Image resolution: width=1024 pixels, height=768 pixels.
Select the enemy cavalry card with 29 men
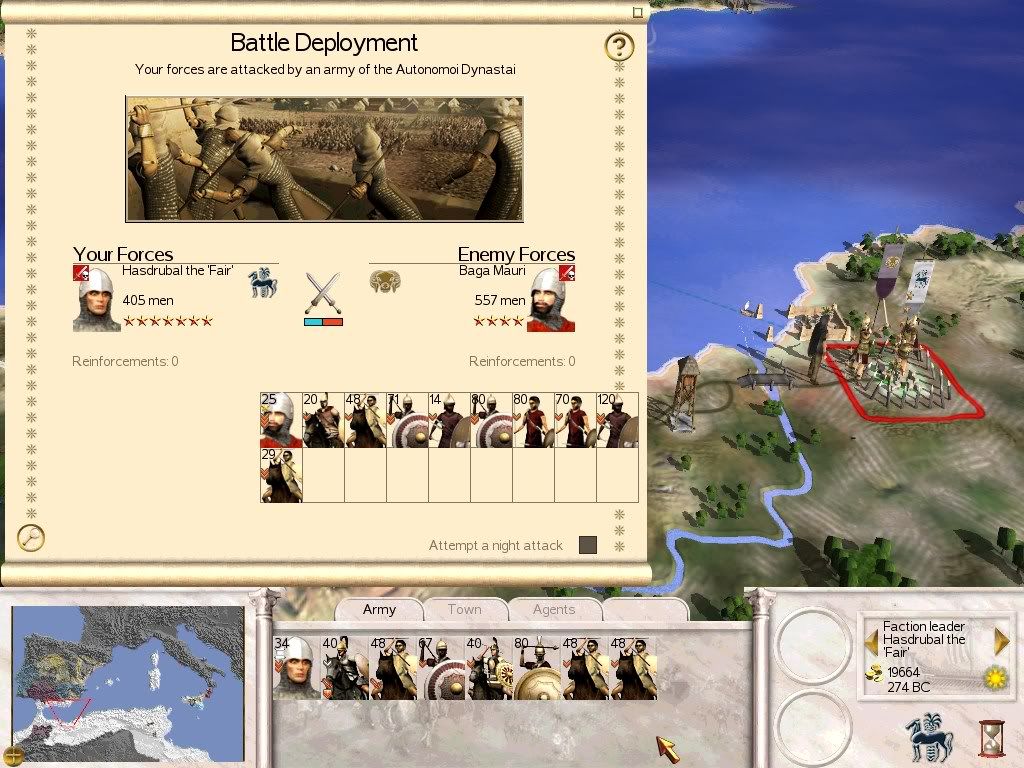point(281,475)
